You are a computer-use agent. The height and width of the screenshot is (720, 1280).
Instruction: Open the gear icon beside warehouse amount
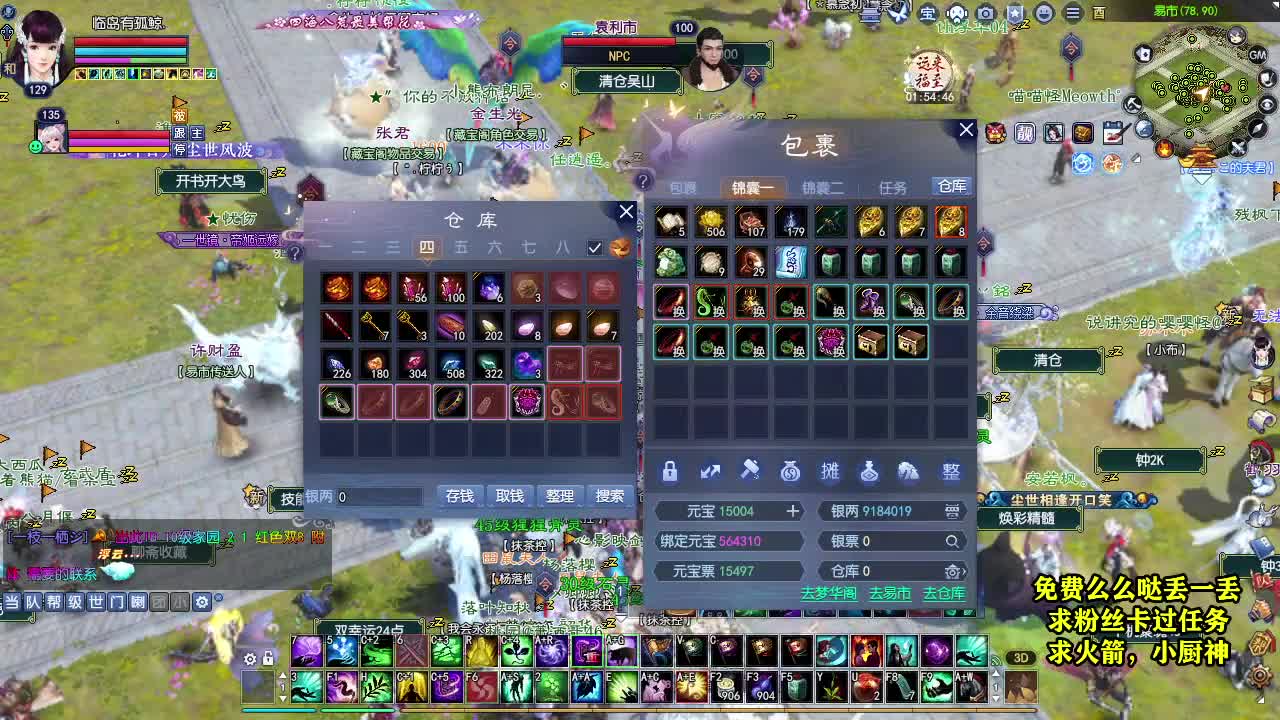point(953,571)
